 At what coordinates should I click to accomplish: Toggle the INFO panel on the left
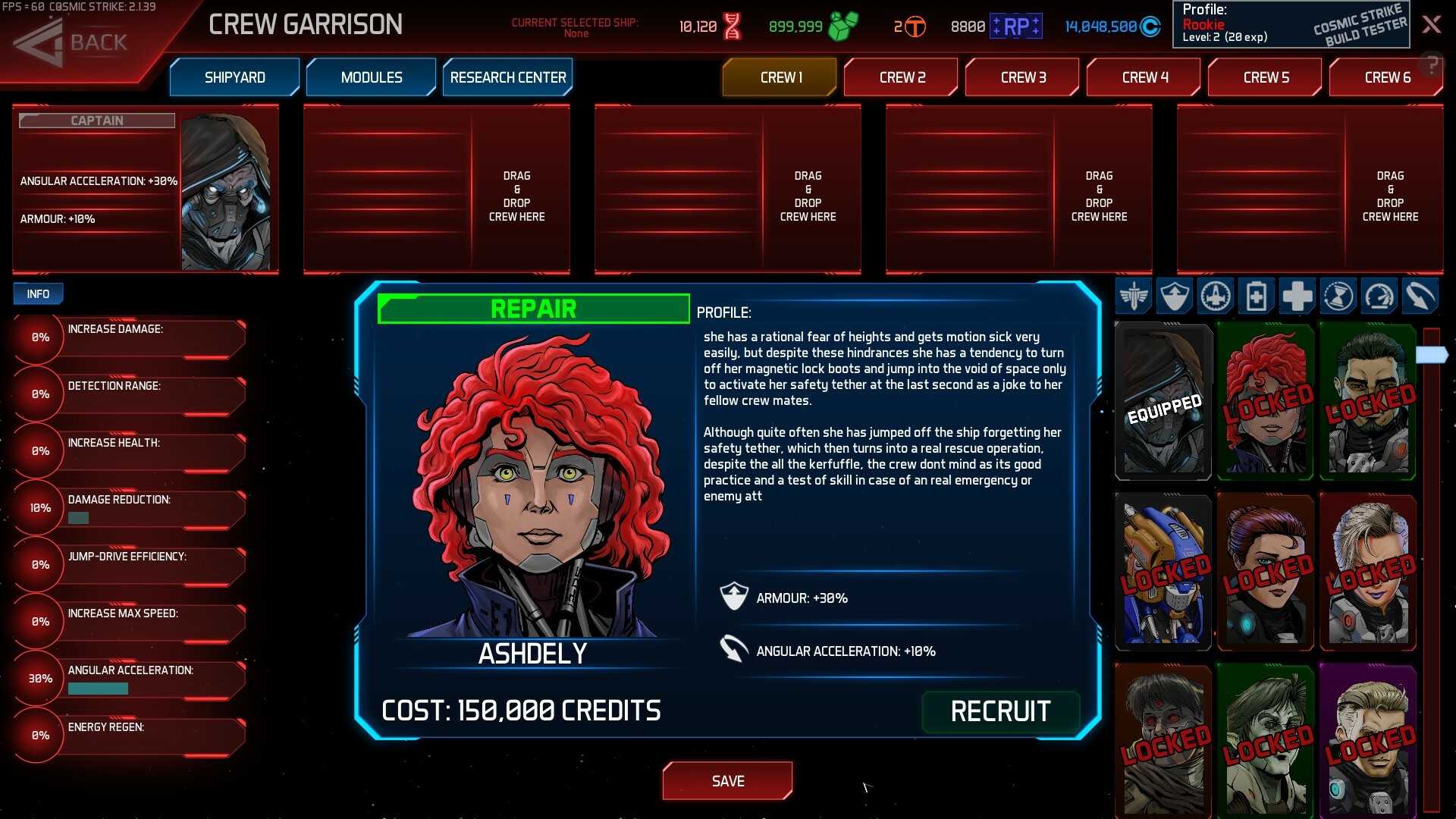click(38, 293)
